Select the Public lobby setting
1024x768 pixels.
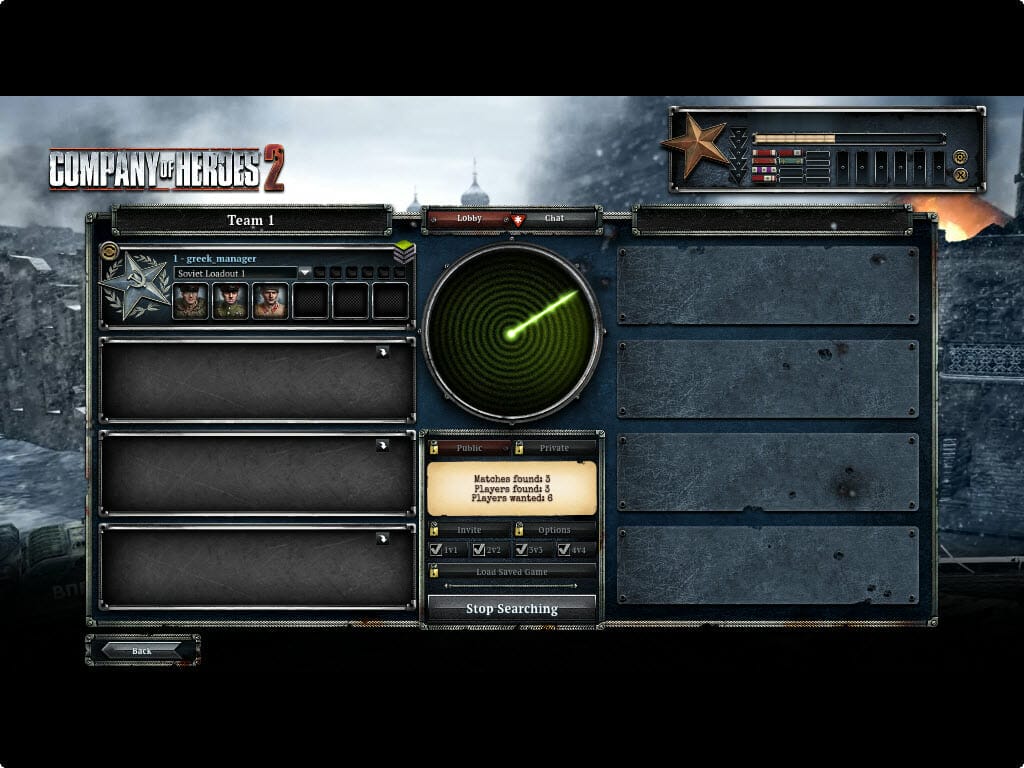[469, 448]
